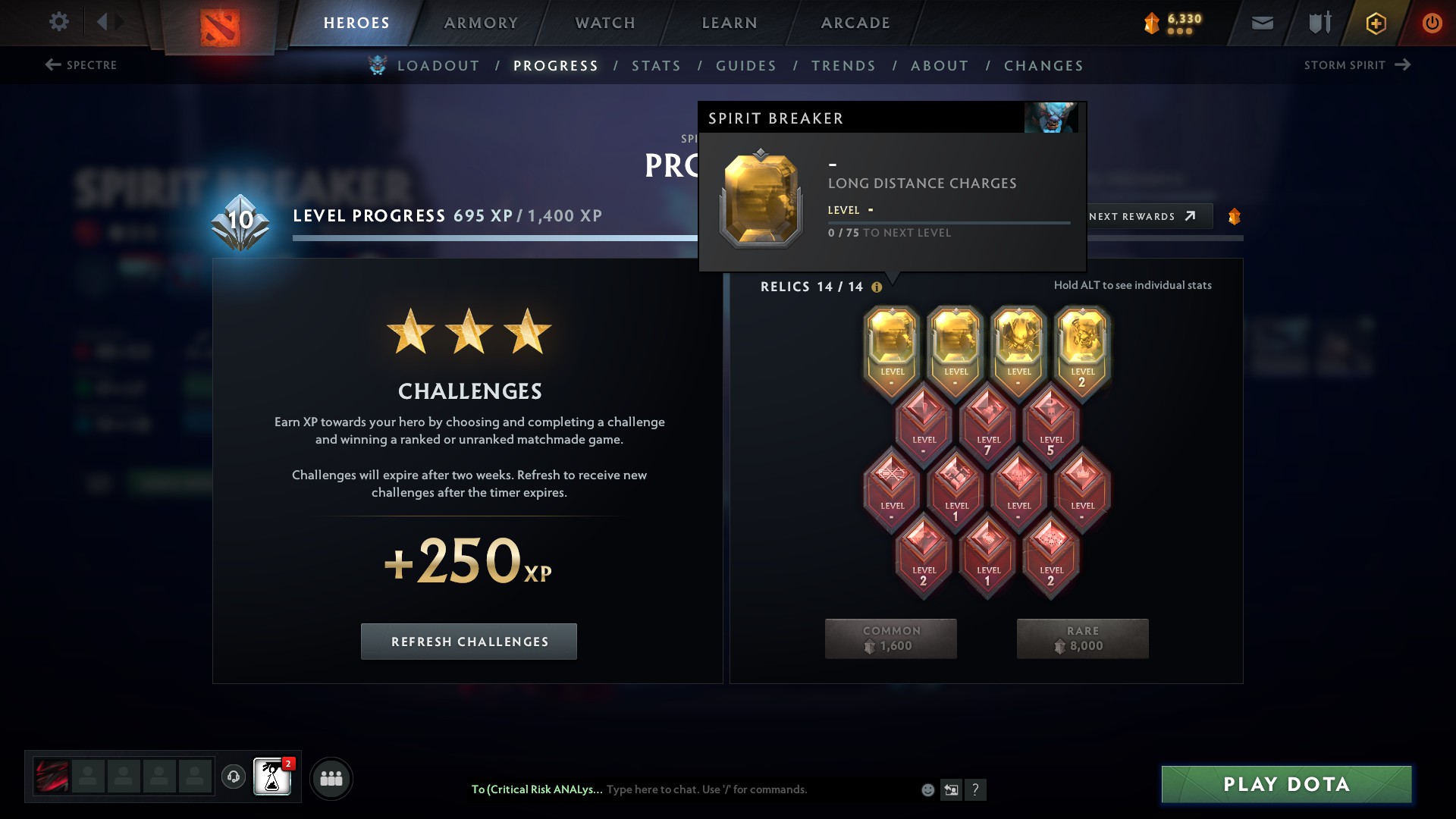
Task: Switch to the ARCADE menu item
Action: click(x=854, y=22)
